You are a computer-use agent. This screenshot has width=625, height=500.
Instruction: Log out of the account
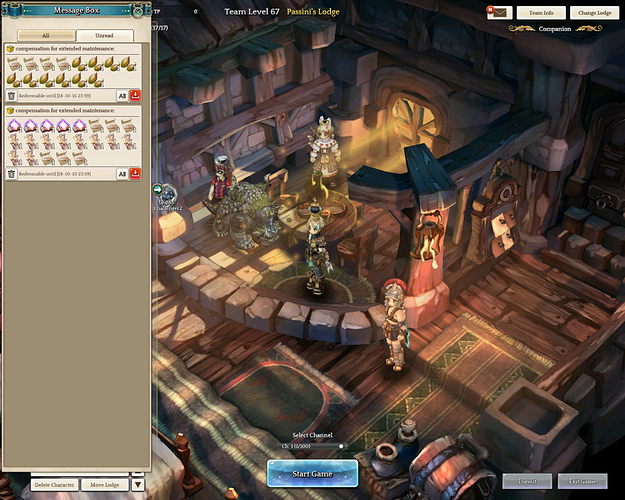526,481
